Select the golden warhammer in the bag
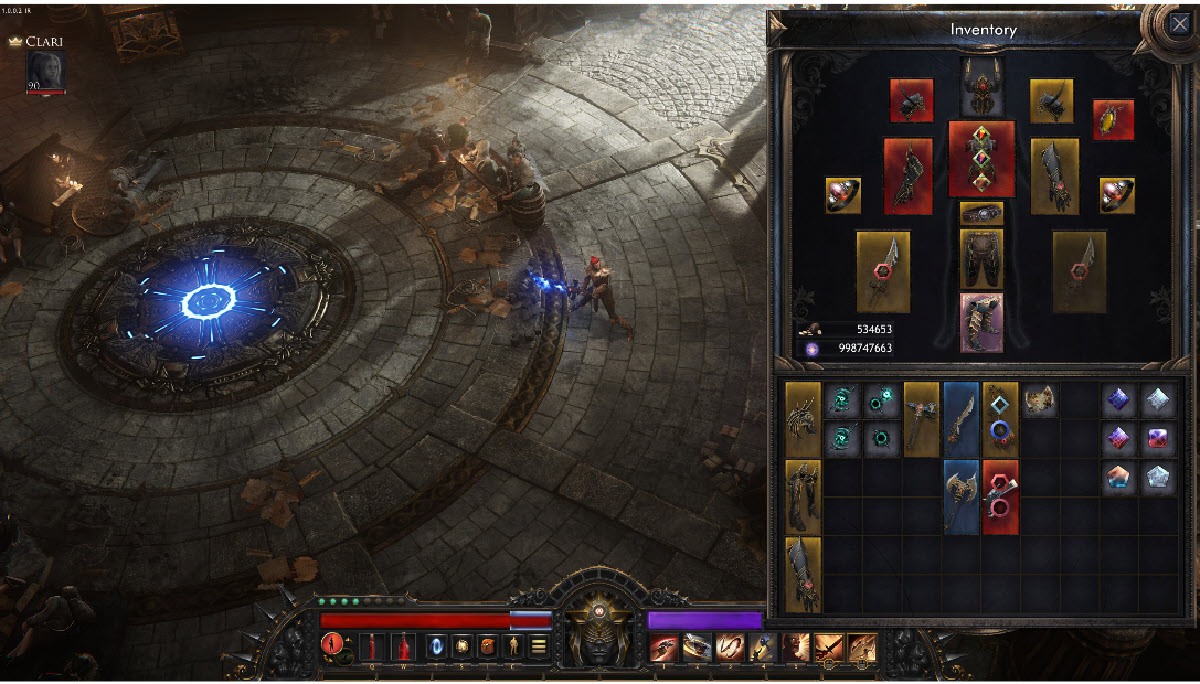This screenshot has width=1200, height=684. tap(921, 418)
